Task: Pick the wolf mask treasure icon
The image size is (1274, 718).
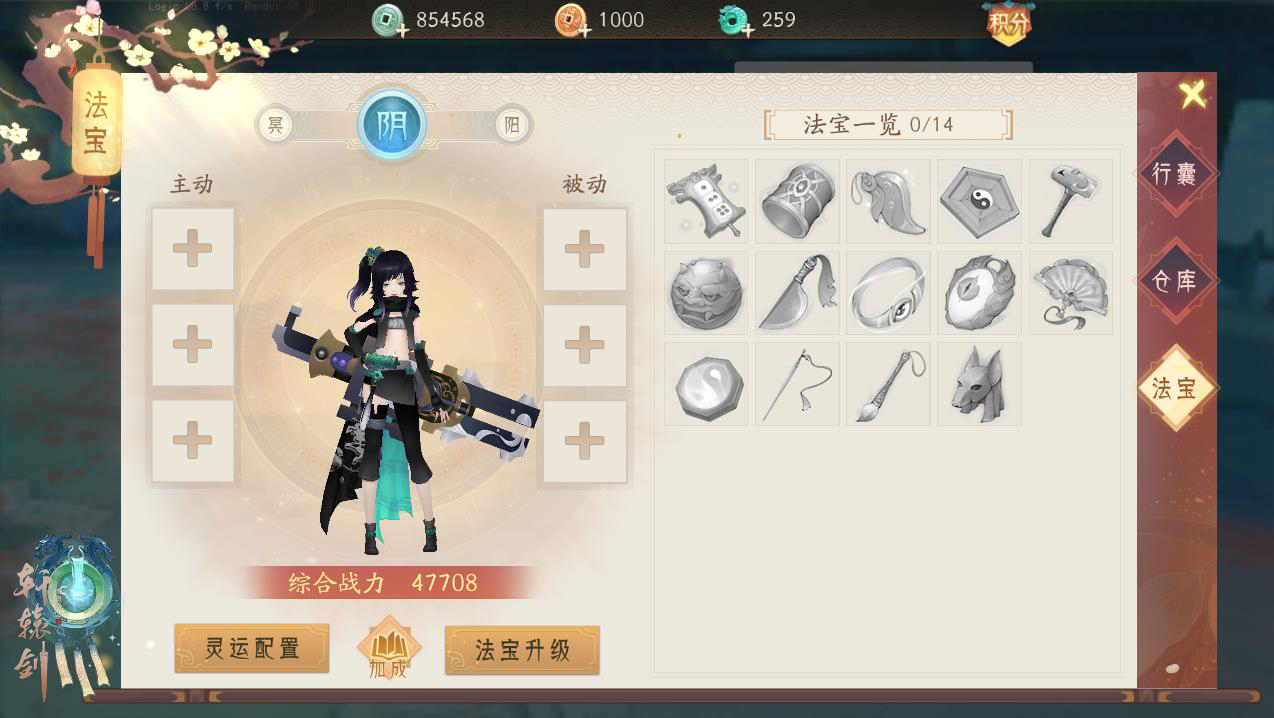Action: [x=979, y=384]
